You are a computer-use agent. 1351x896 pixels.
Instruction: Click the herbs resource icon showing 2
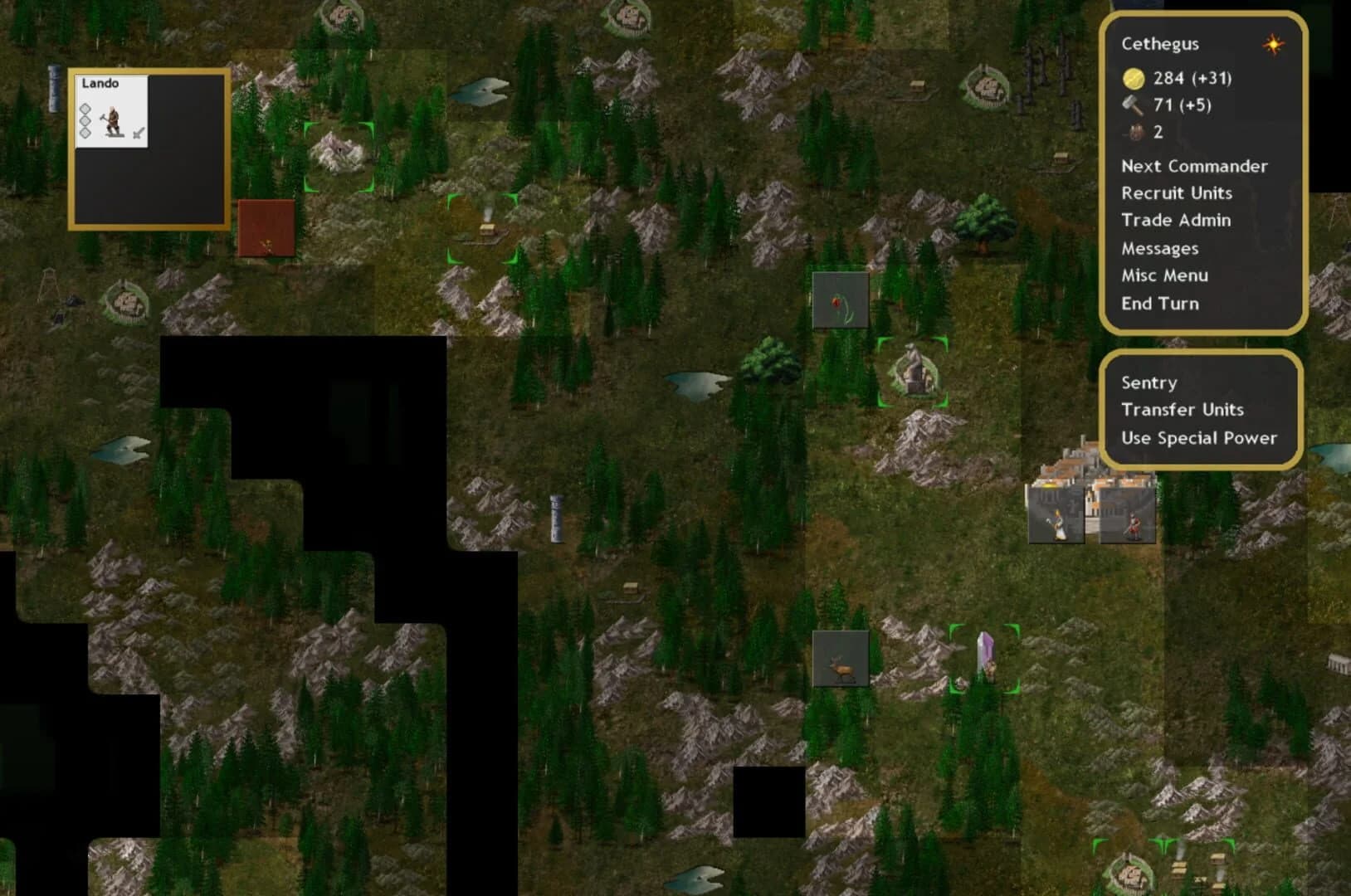click(x=1134, y=132)
